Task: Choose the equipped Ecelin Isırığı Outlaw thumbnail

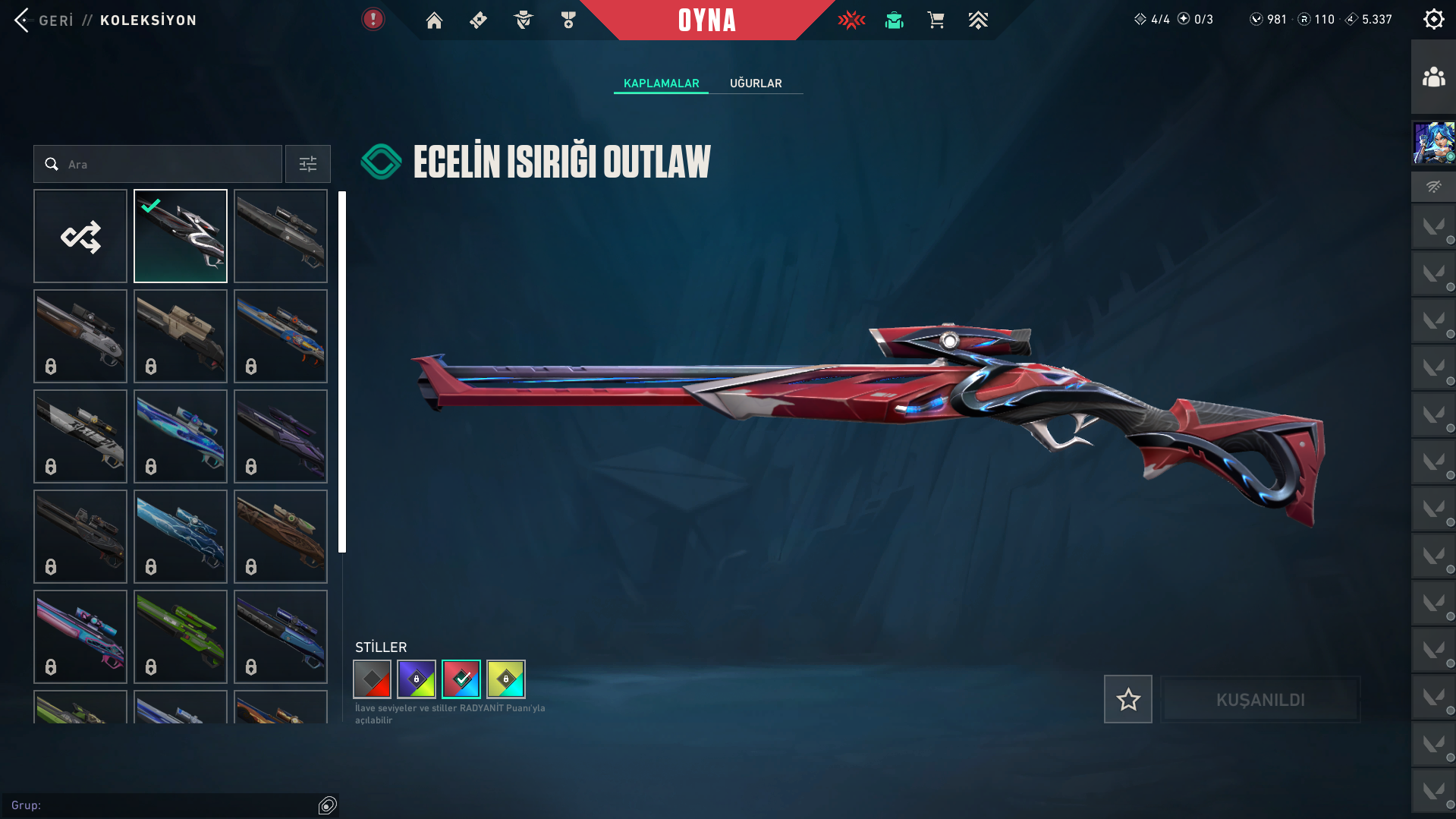Action: 181,236
